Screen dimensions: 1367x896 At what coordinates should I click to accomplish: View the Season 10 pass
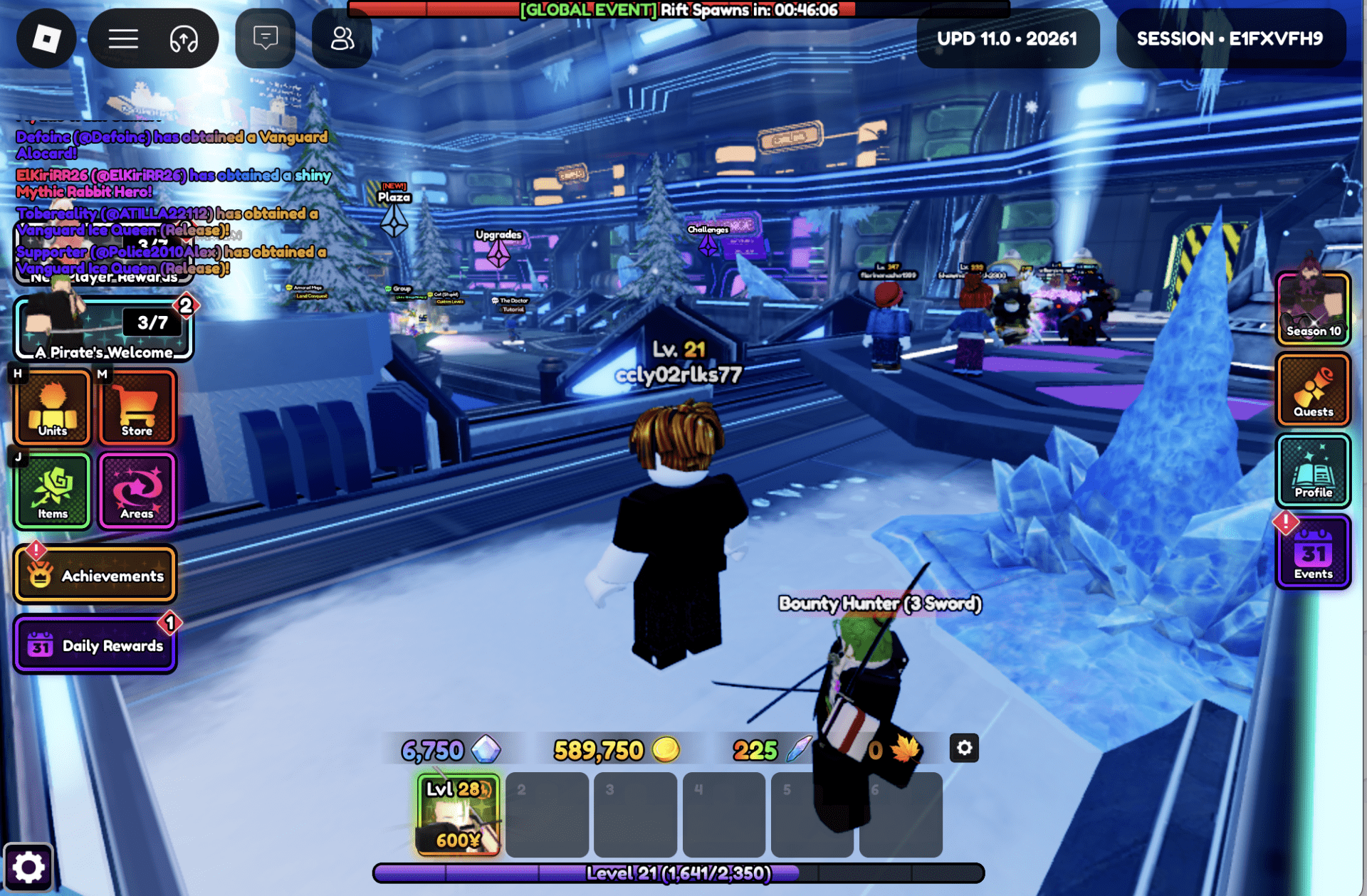point(1313,307)
